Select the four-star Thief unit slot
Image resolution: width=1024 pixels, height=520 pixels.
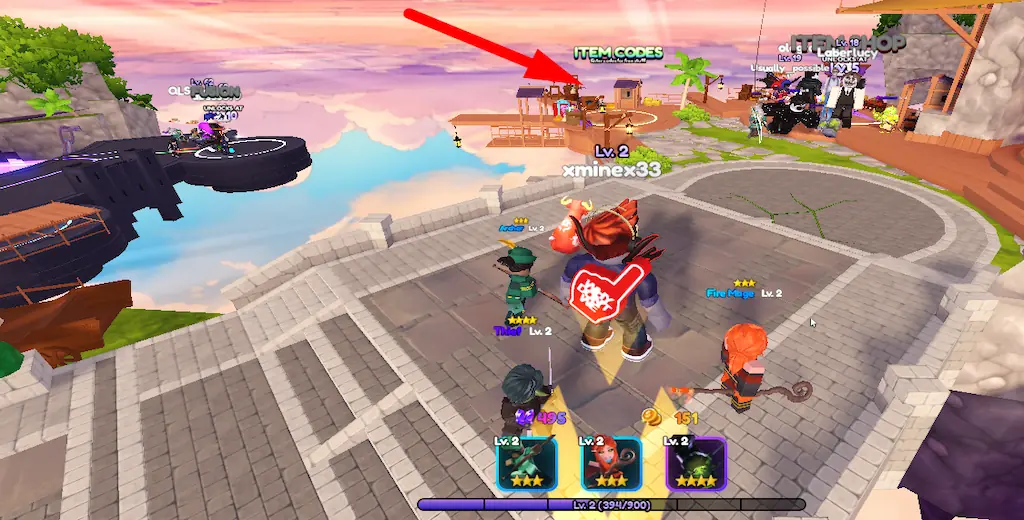coord(695,463)
